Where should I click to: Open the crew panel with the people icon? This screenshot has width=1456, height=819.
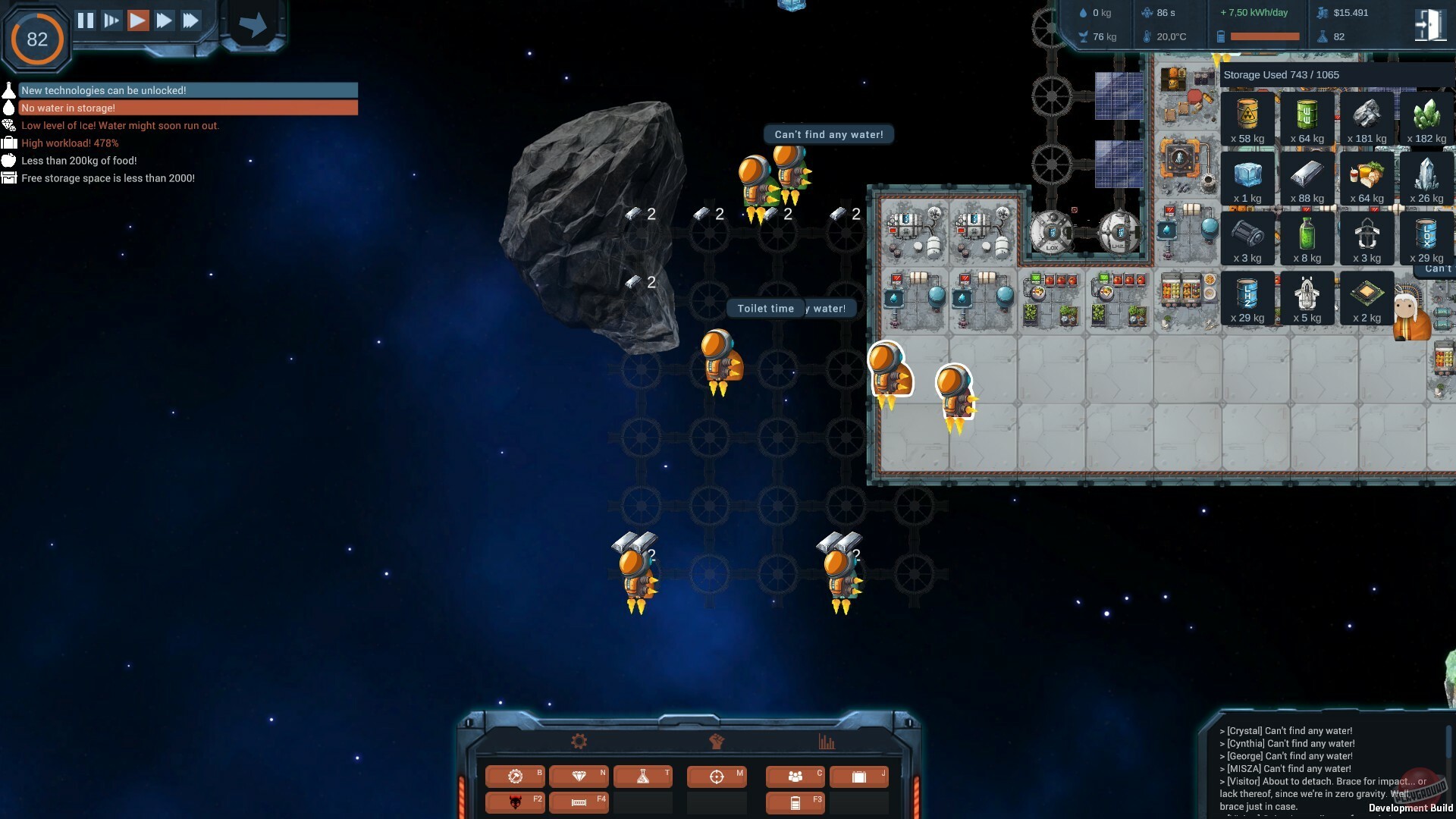795,777
